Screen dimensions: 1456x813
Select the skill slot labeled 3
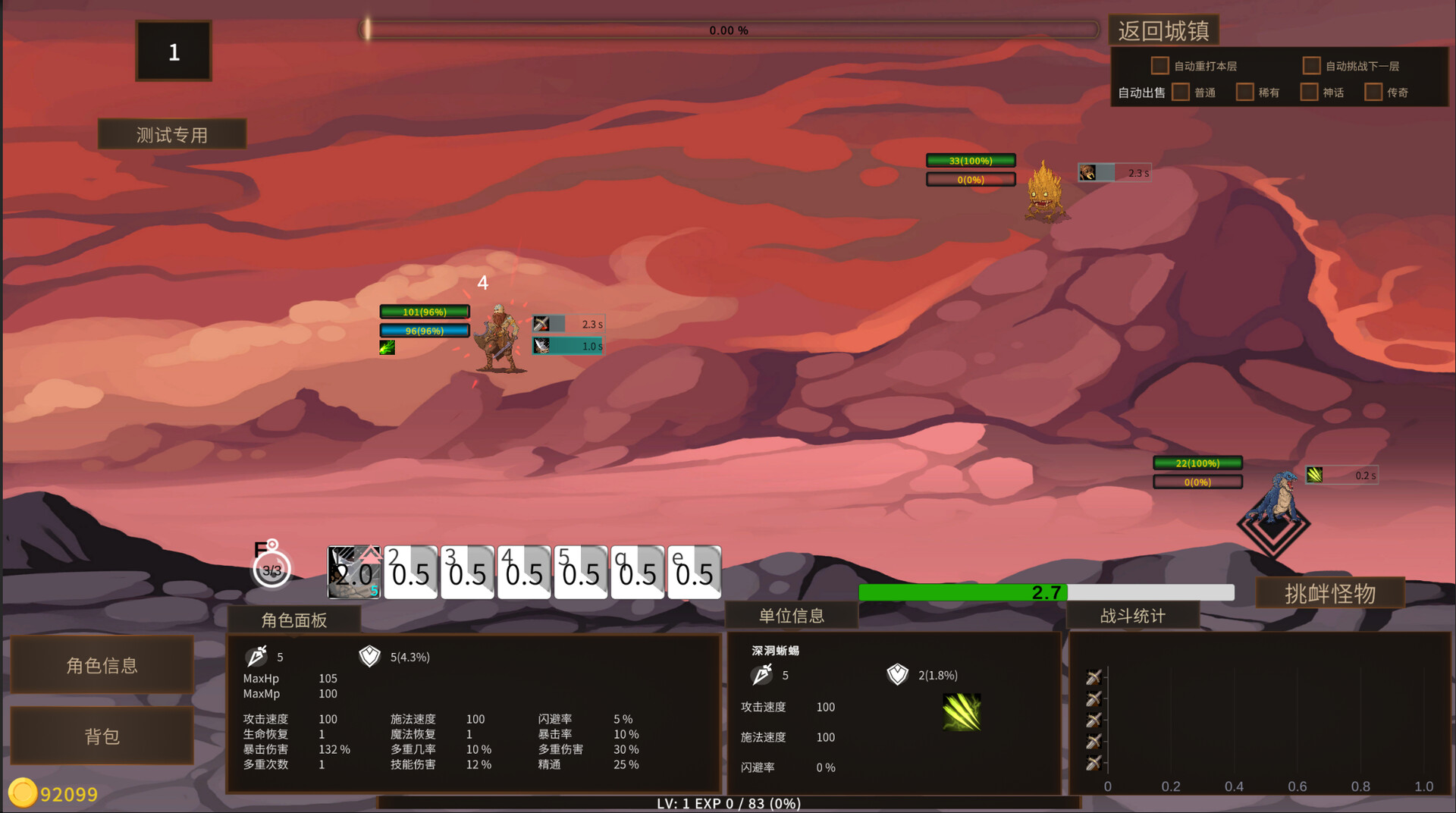pyautogui.click(x=467, y=573)
